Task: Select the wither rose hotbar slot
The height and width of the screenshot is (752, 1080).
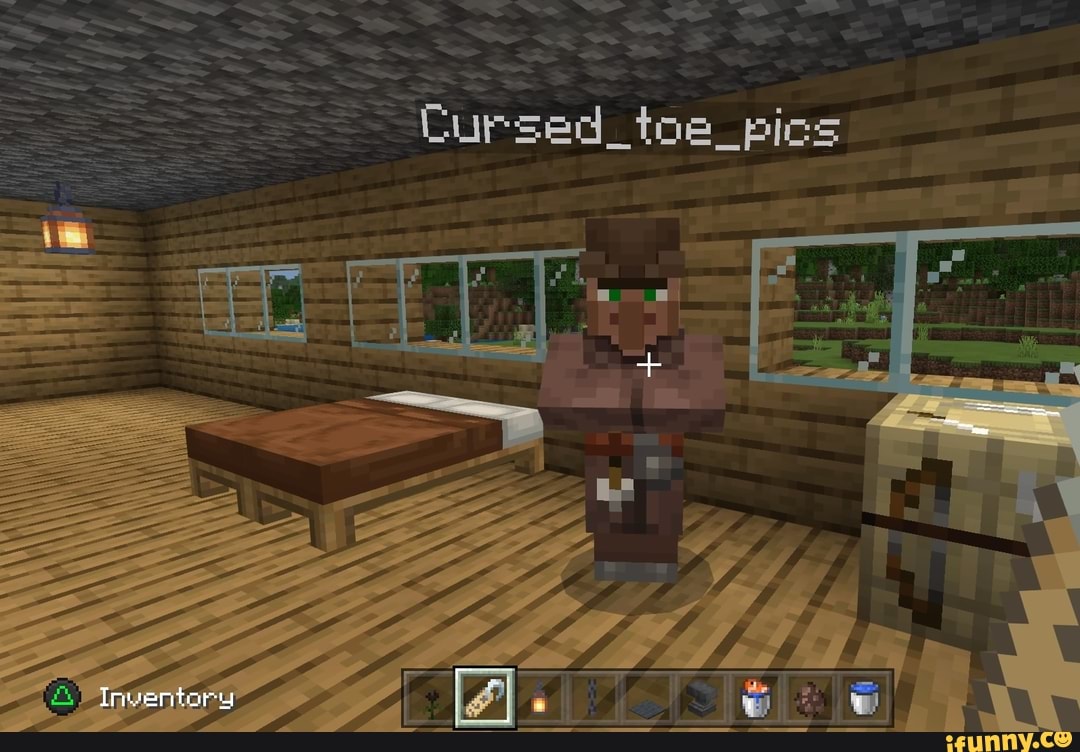Action: pos(431,698)
